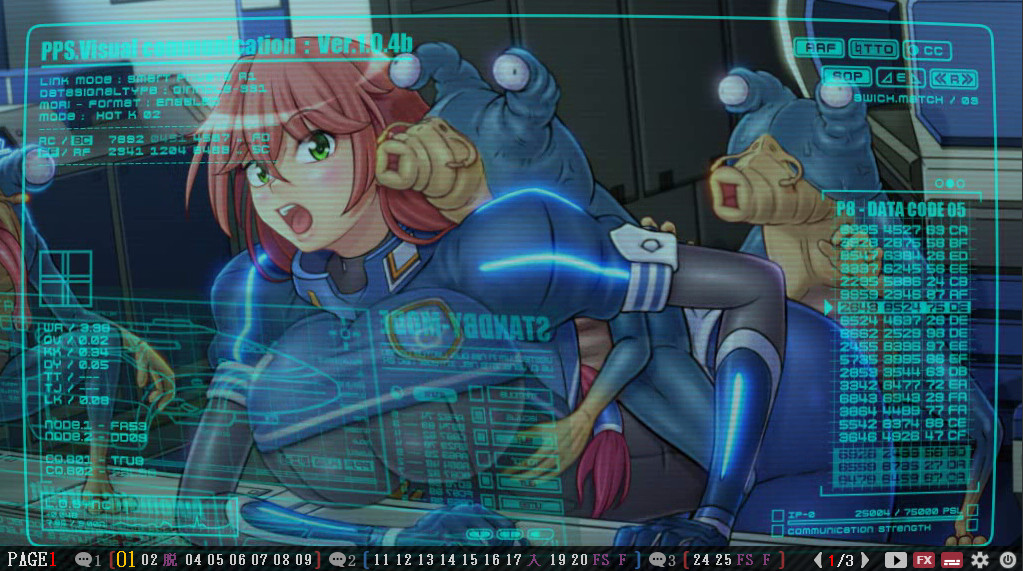The image size is (1023, 571).
Task: Click the speech bubble group 1 icon
Action: point(84,560)
